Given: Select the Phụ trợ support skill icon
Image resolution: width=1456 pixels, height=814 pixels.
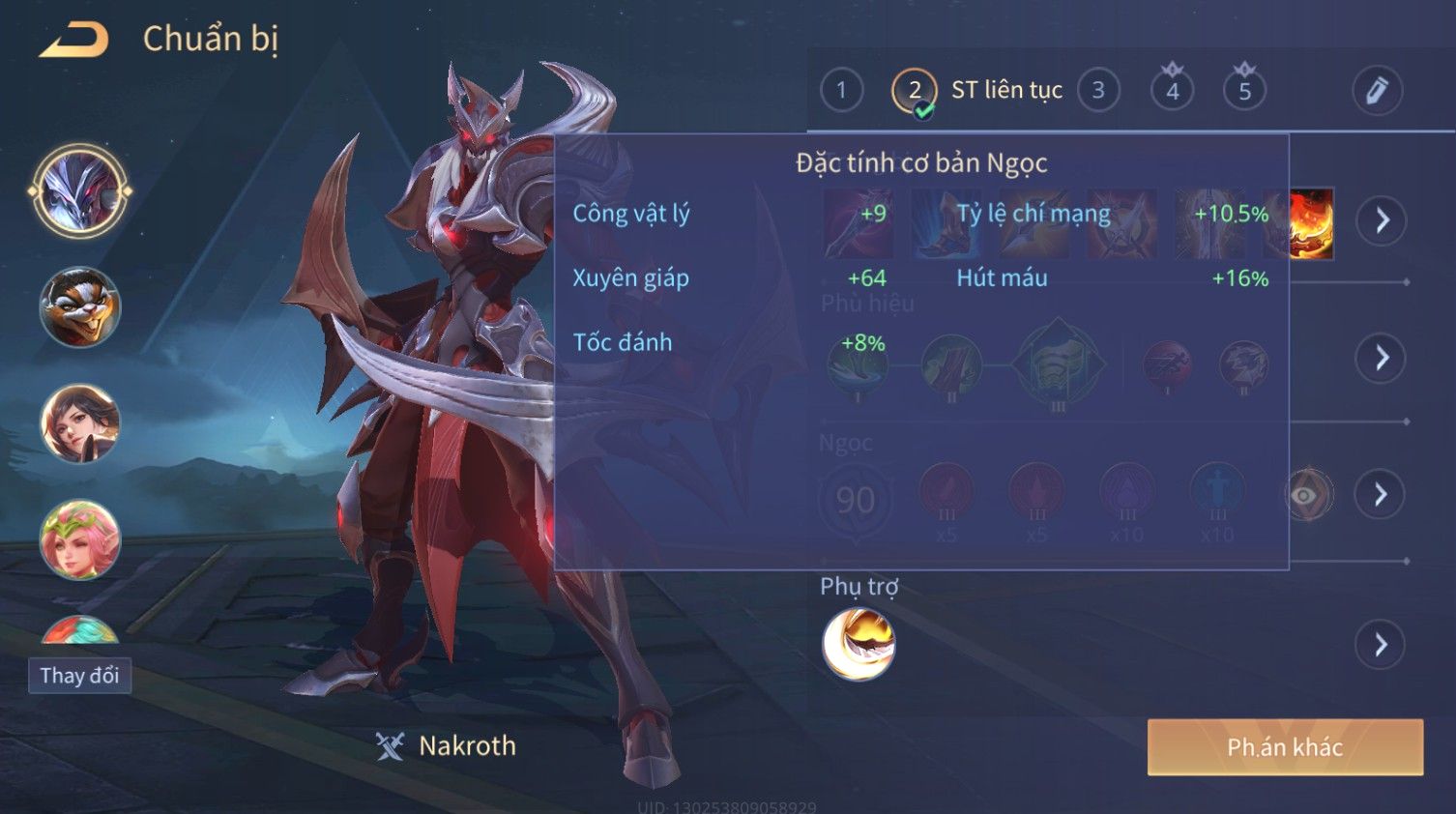Looking at the screenshot, I should (859, 645).
